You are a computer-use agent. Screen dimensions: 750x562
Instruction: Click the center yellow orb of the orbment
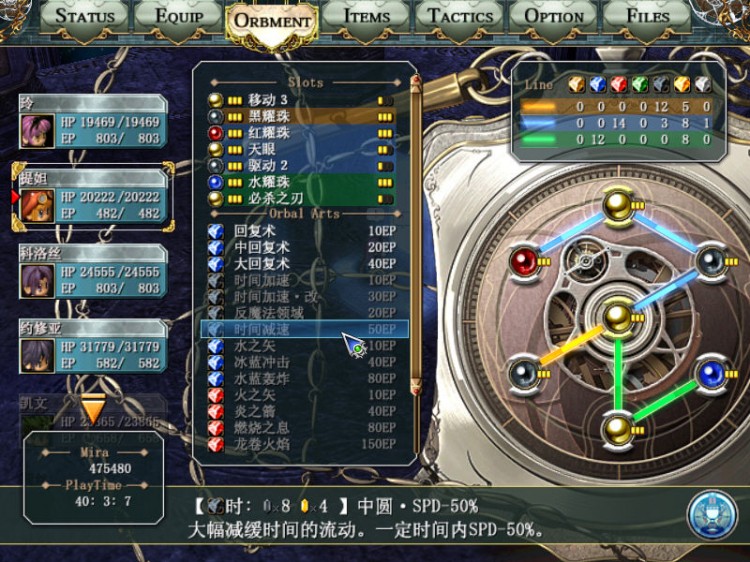coord(617,318)
